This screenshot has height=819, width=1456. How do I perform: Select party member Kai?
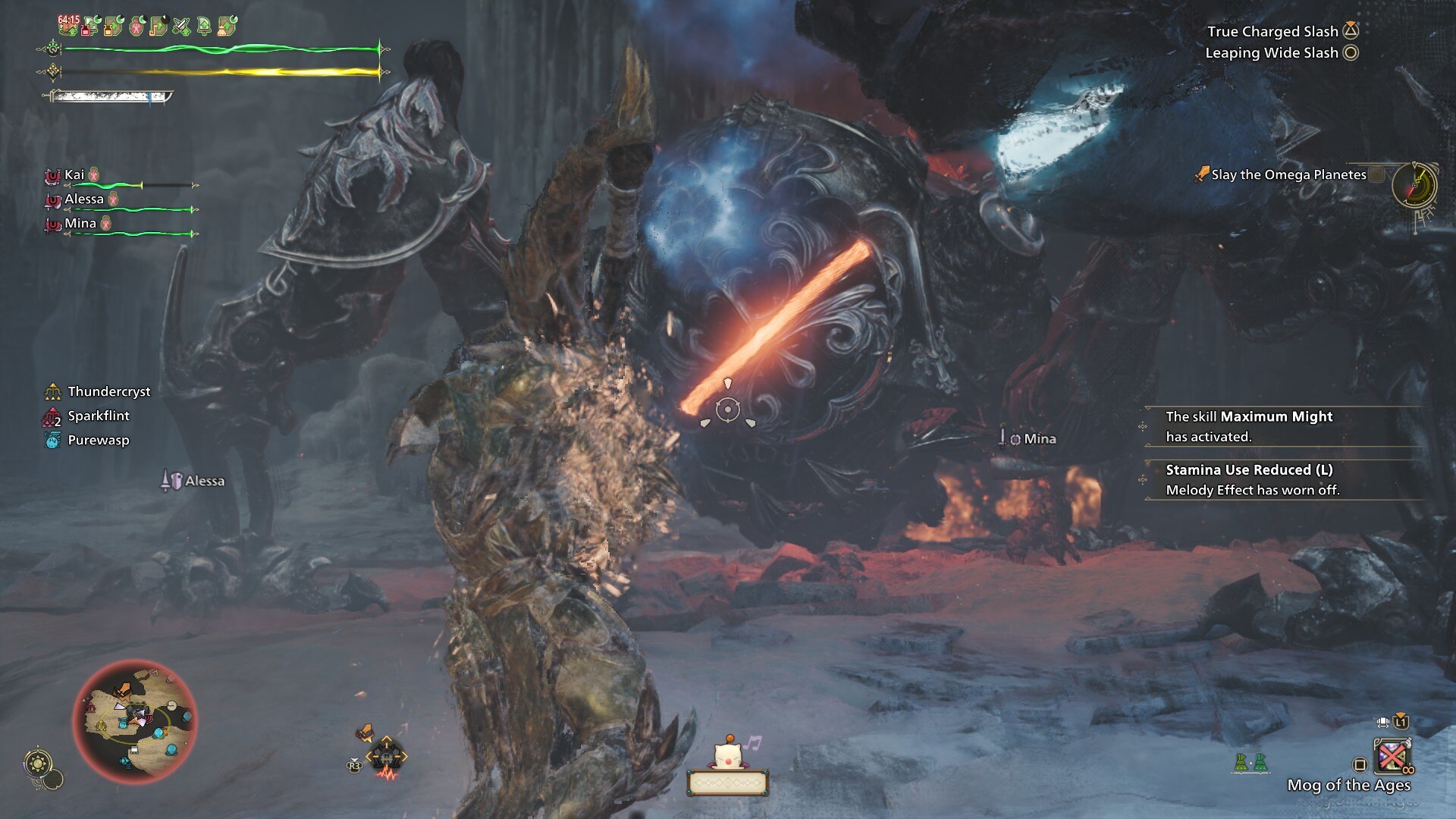coord(74,175)
